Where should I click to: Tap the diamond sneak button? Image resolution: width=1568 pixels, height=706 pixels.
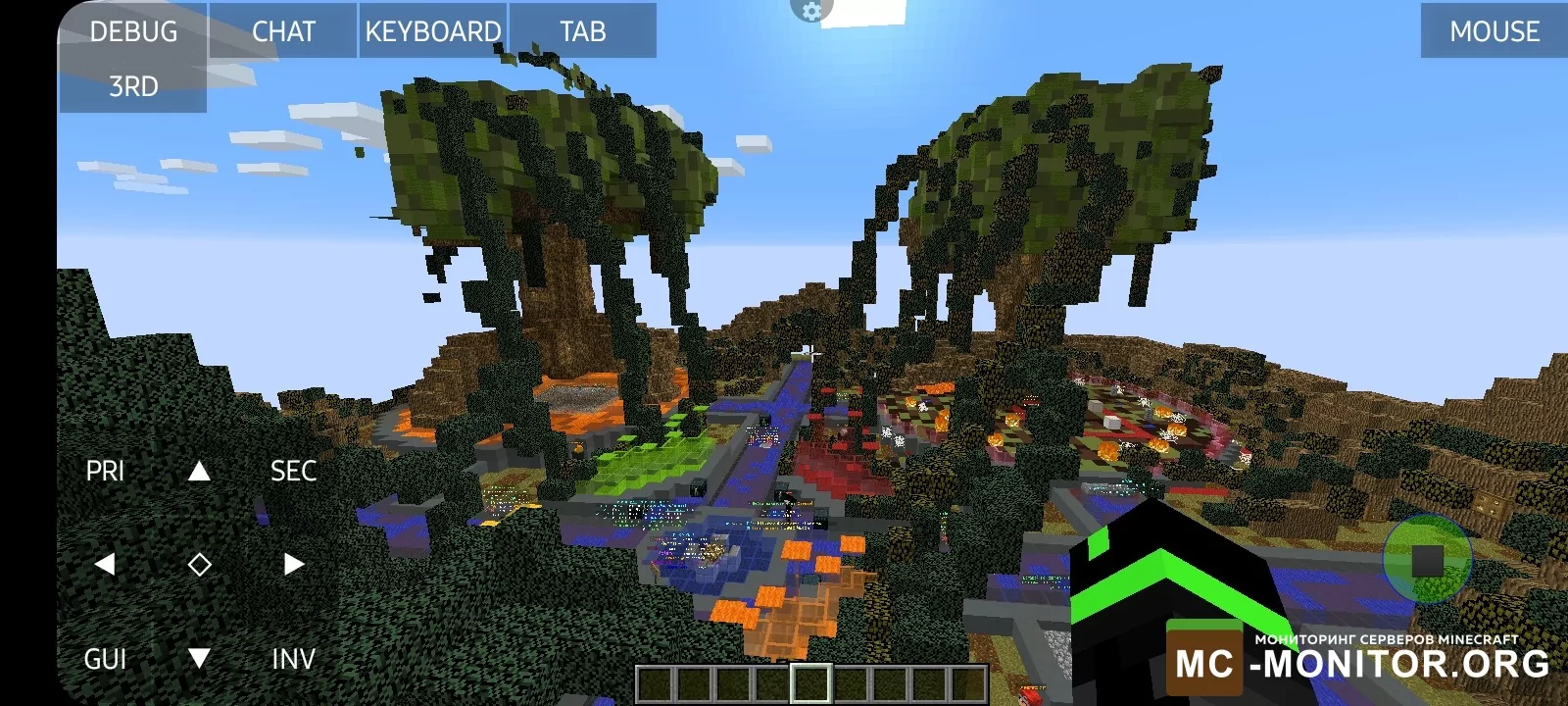(x=199, y=564)
